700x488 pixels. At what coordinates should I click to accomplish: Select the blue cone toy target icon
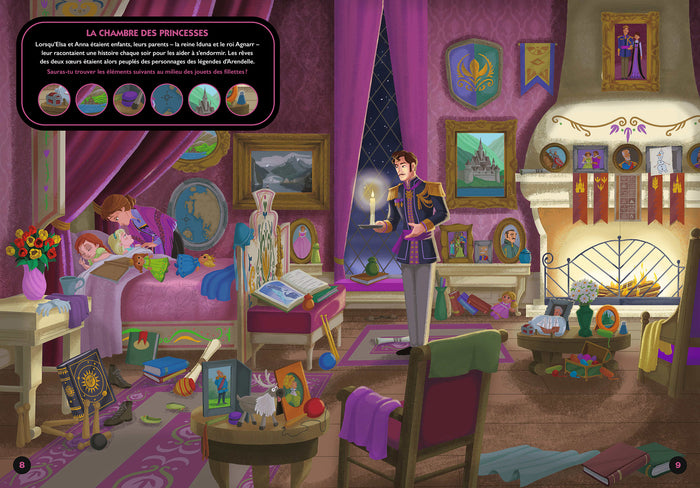click(241, 98)
